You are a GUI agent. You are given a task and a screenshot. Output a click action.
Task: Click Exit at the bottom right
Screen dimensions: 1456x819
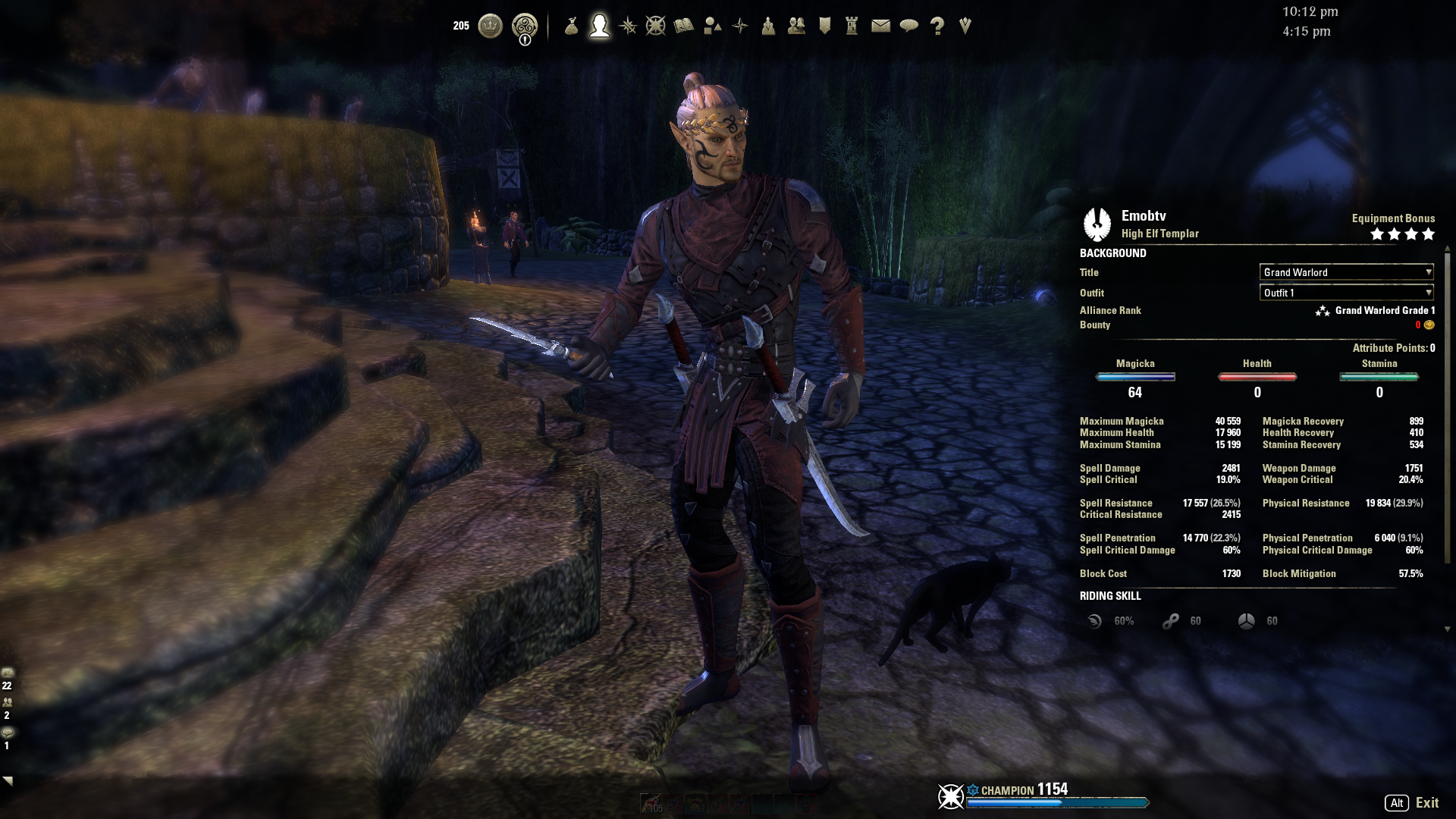tap(1428, 802)
